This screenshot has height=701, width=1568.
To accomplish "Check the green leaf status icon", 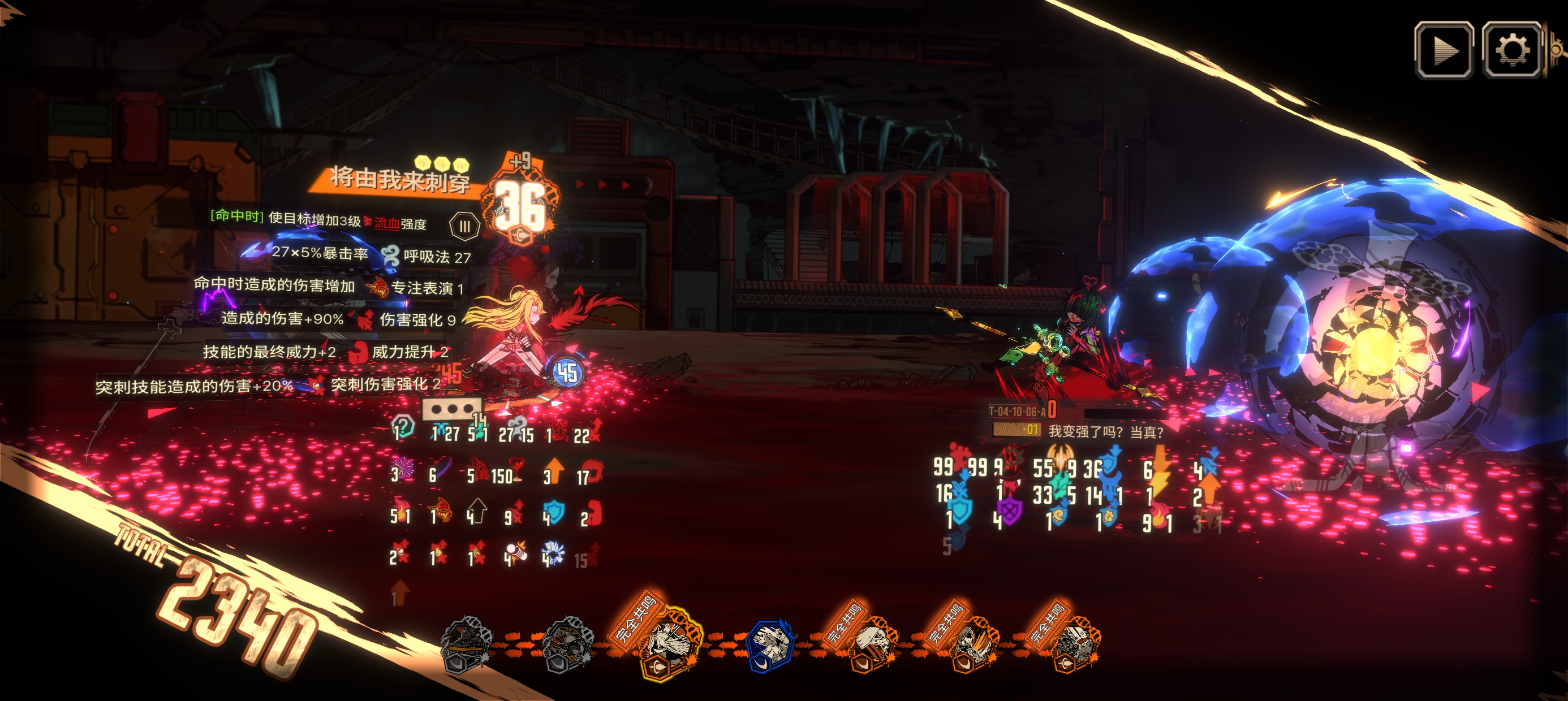I will [x=1061, y=487].
